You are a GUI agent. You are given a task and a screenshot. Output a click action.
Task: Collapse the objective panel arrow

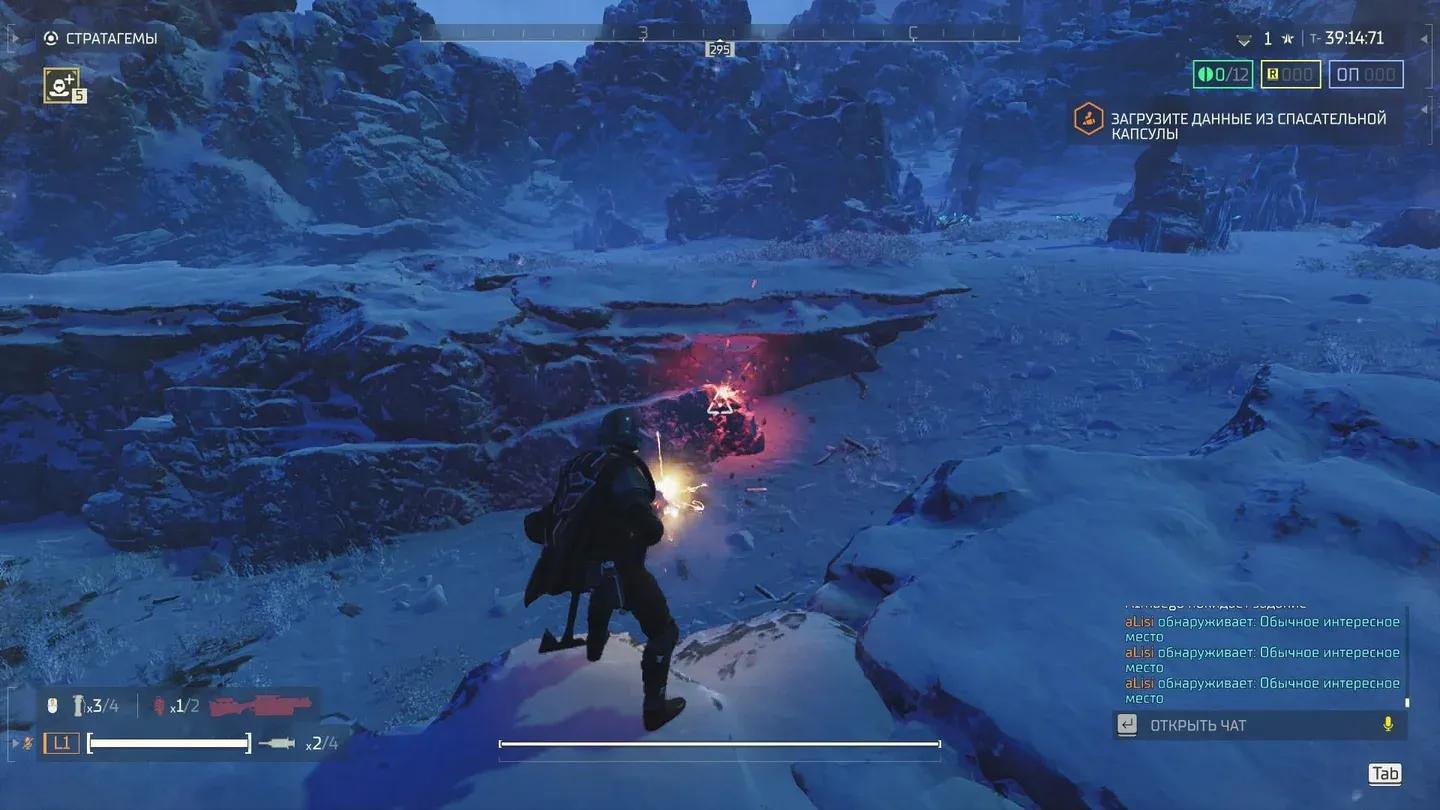click(1425, 110)
